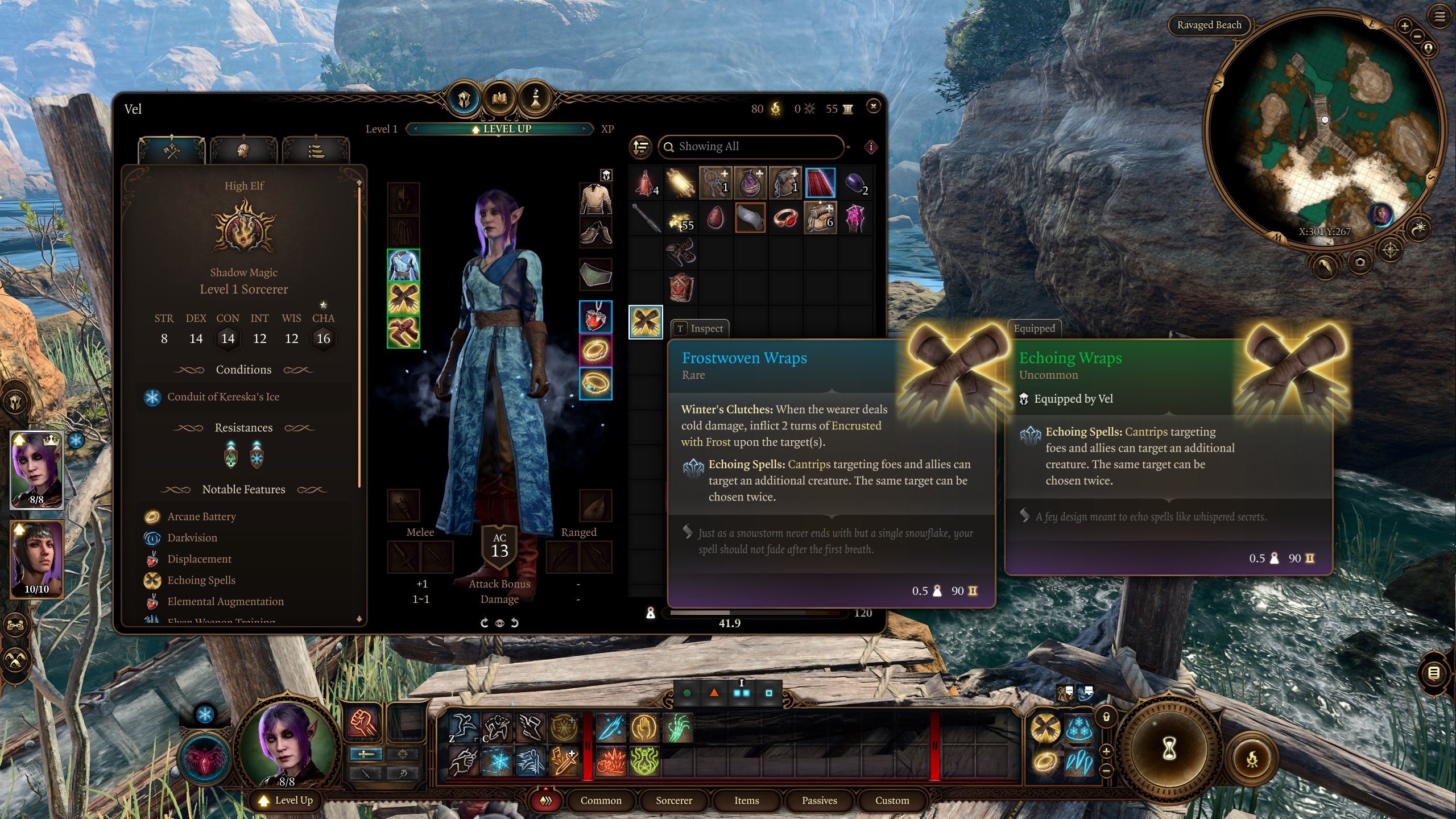Click the equipped blue robe armour slot

coord(403,266)
